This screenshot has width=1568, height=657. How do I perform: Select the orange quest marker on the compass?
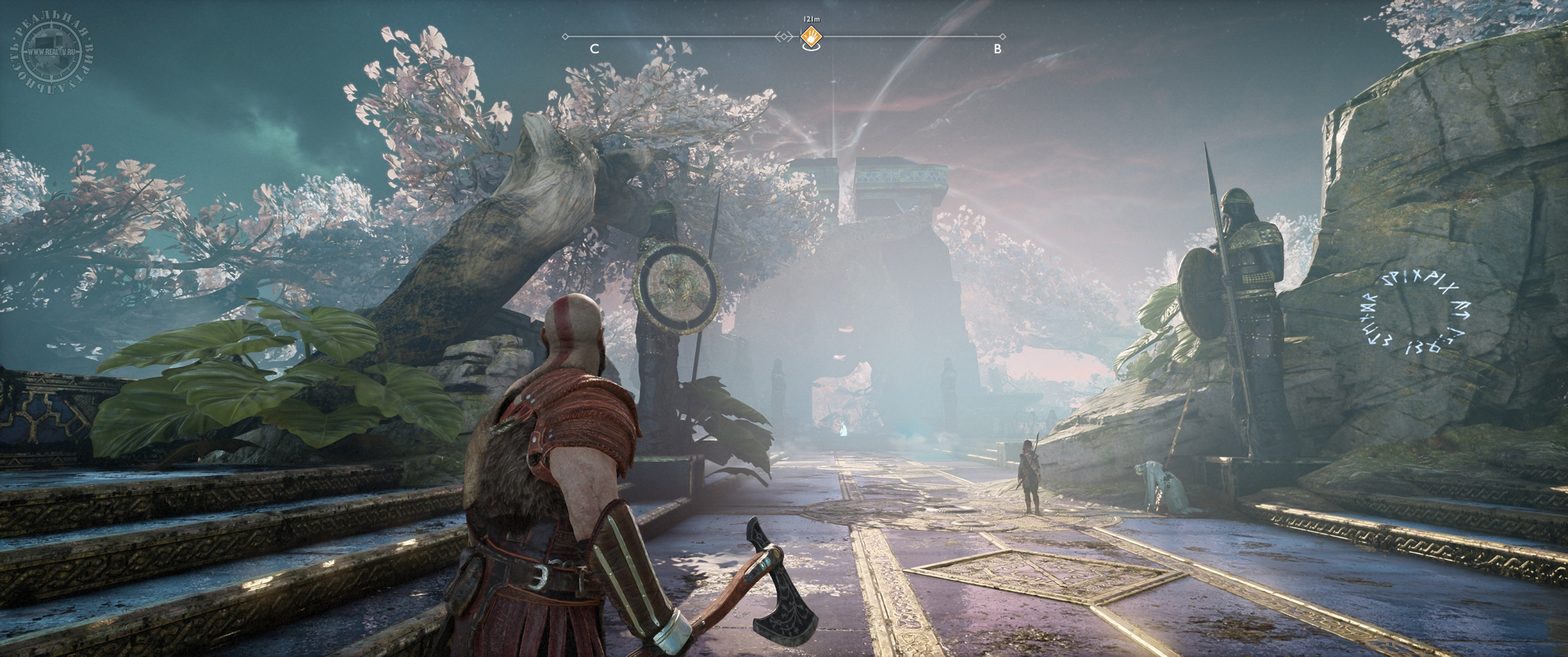[x=810, y=37]
